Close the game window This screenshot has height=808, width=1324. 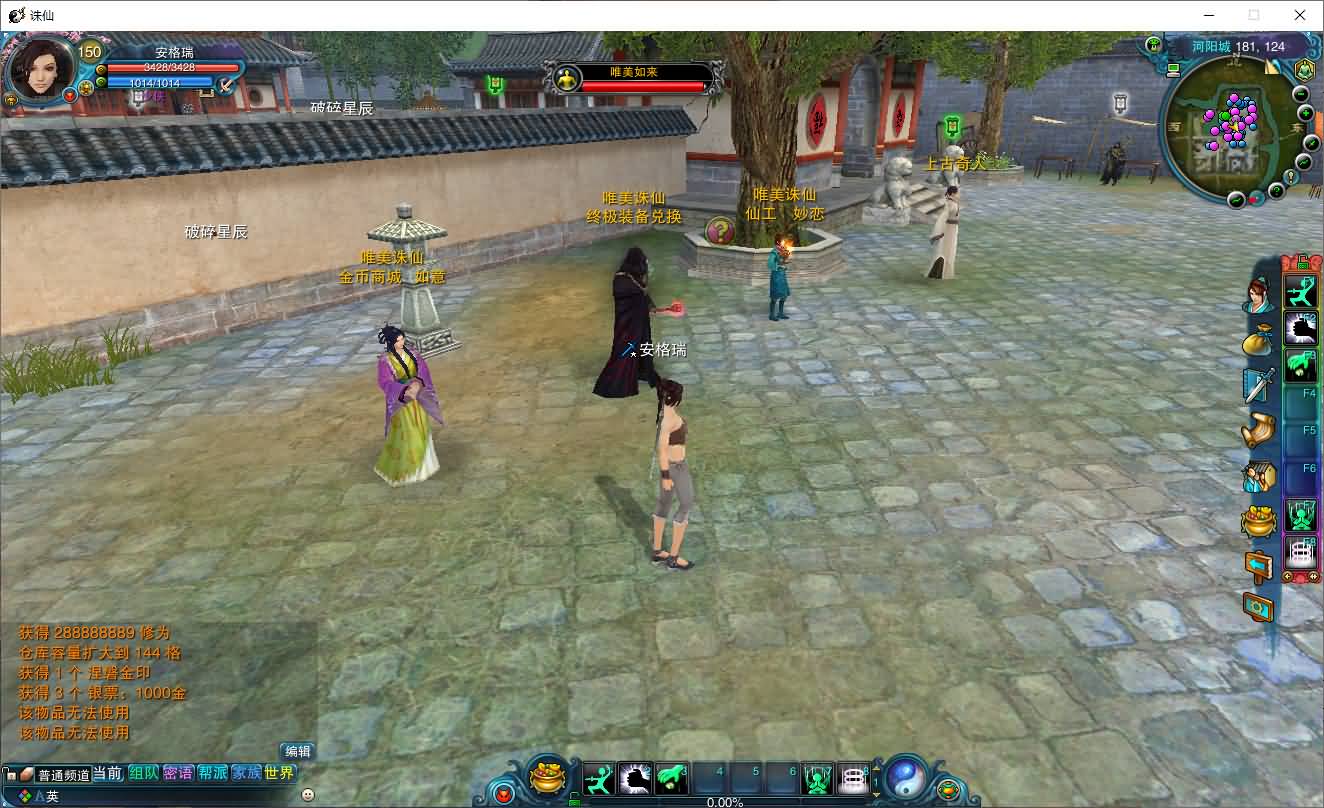(x=1300, y=15)
